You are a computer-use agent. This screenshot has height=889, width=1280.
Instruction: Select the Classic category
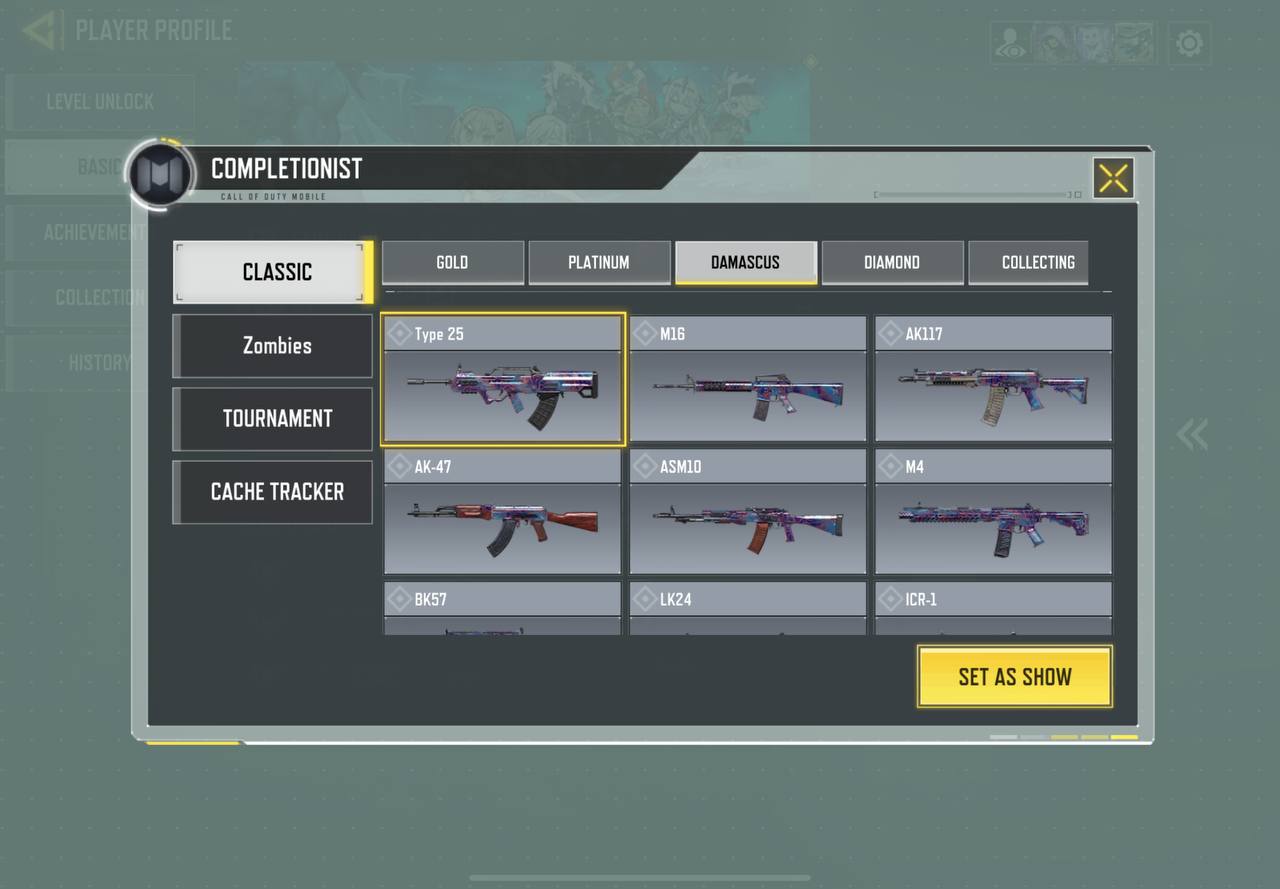(x=272, y=272)
